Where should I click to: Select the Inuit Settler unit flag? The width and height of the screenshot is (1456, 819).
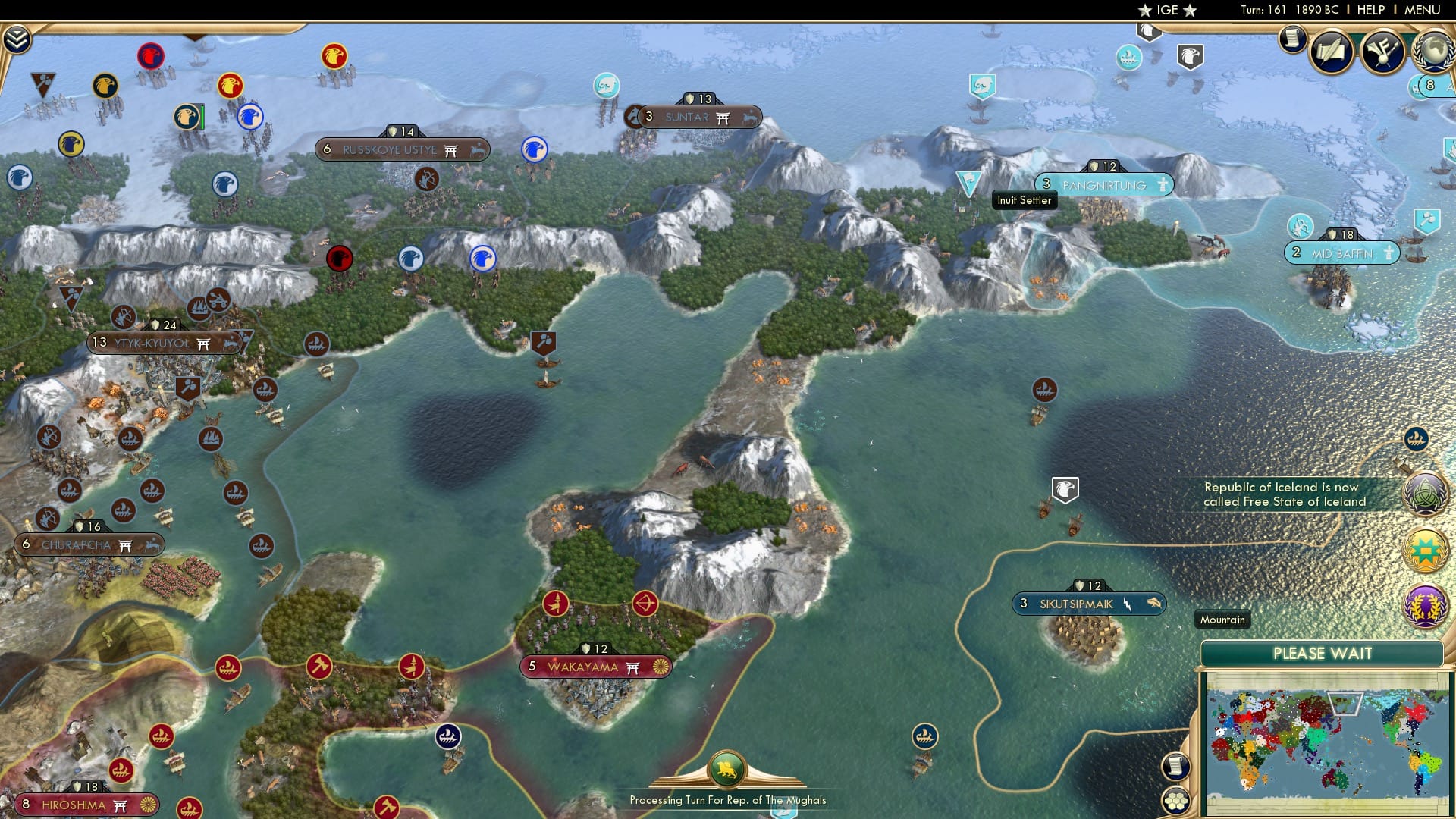969,182
